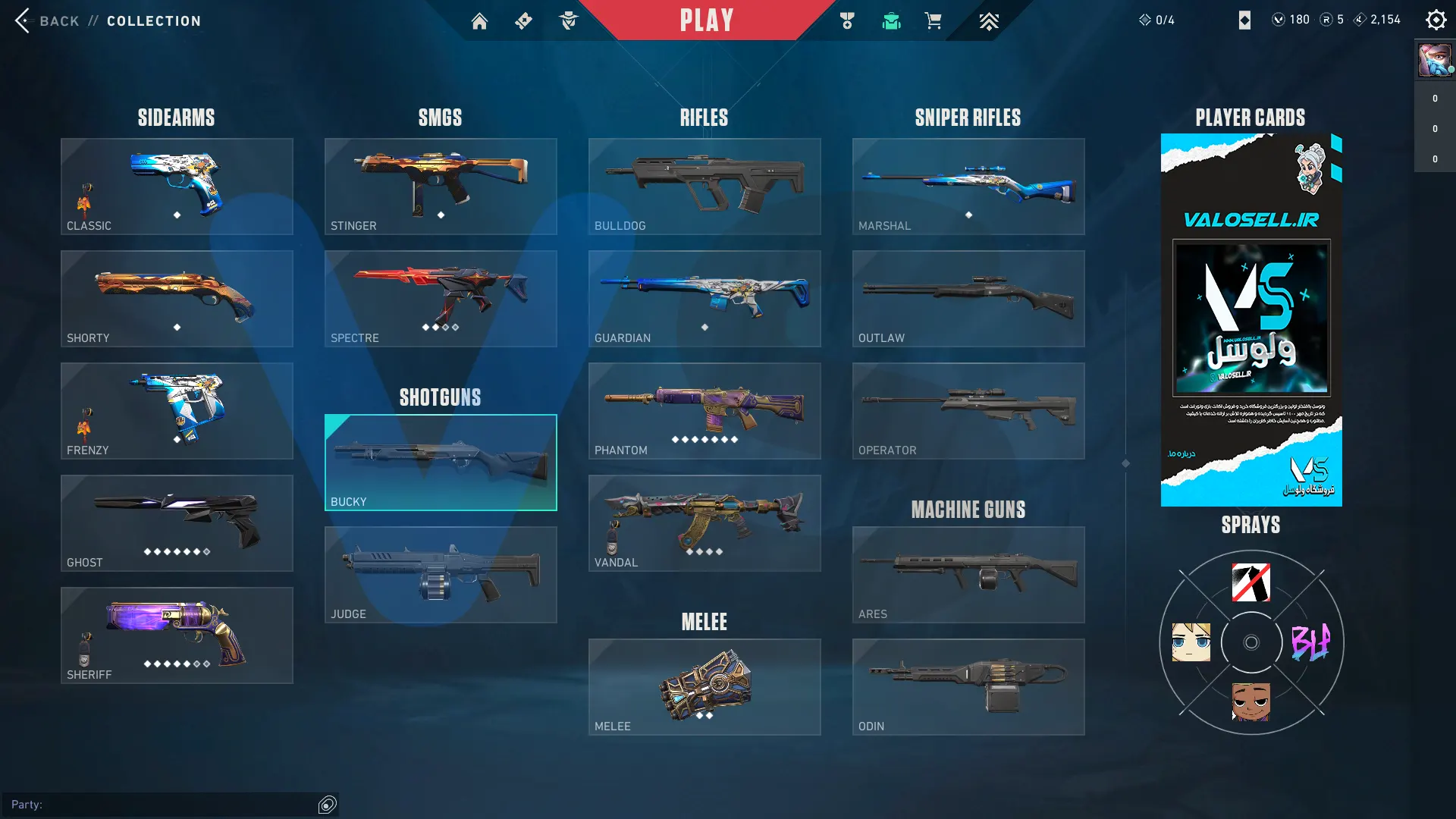This screenshot has width=1456, height=819.
Task: Select the highlighted Bucky shotgun
Action: tap(441, 463)
